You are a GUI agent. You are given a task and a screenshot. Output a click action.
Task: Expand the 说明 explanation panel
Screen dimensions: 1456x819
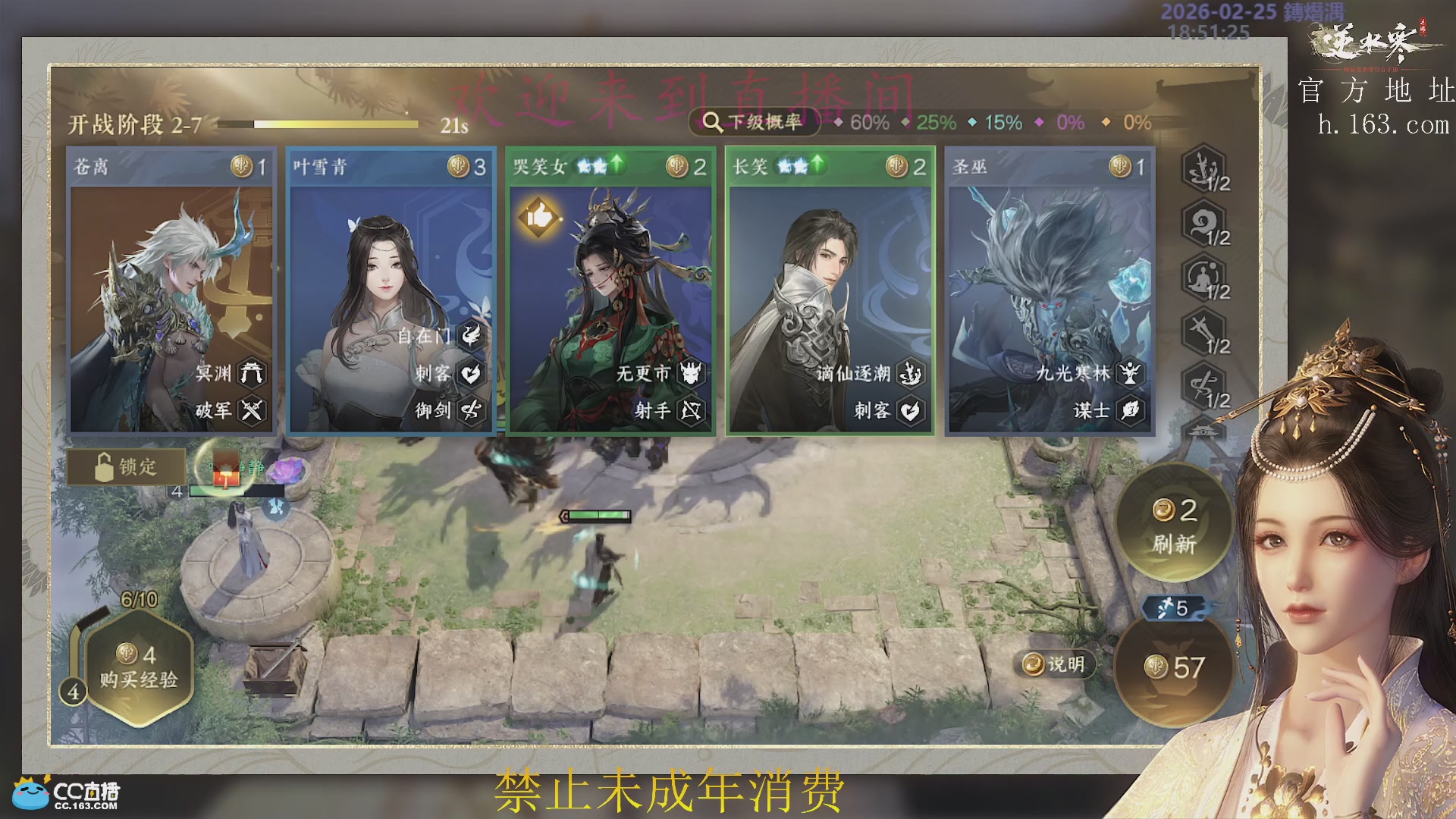[1053, 664]
